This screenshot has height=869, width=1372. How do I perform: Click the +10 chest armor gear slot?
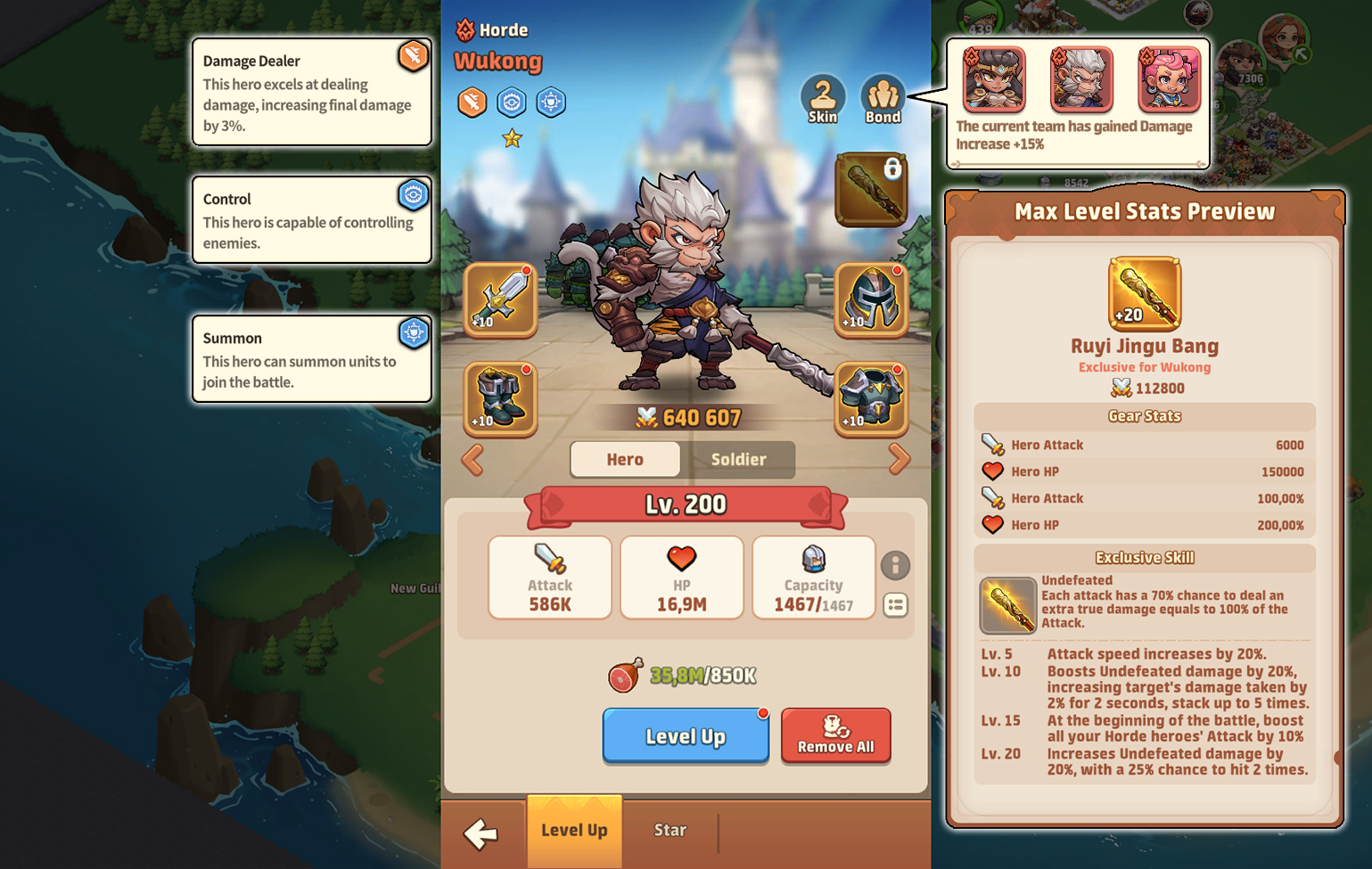coord(871,399)
